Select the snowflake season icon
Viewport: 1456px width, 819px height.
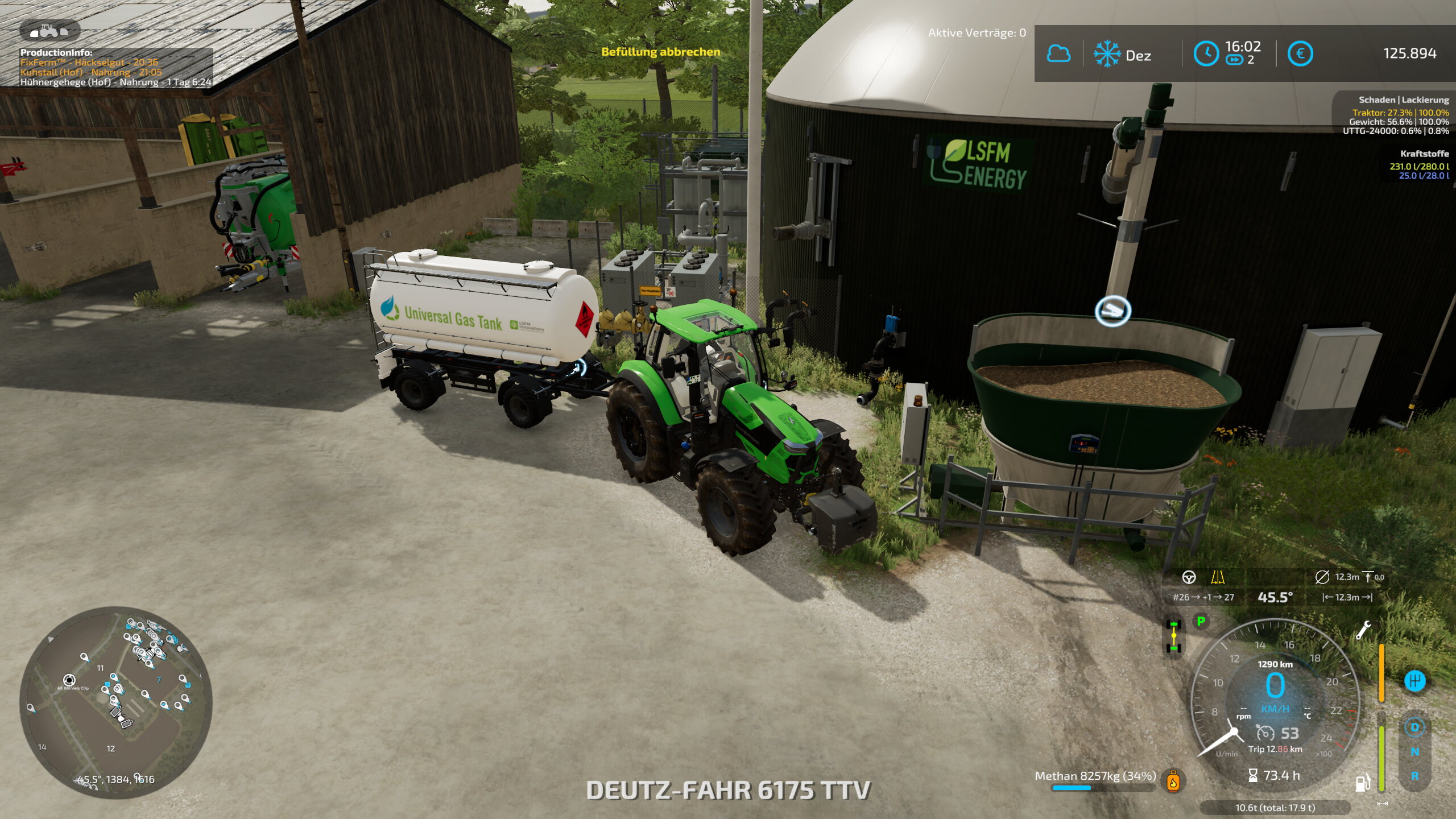click(x=1107, y=54)
